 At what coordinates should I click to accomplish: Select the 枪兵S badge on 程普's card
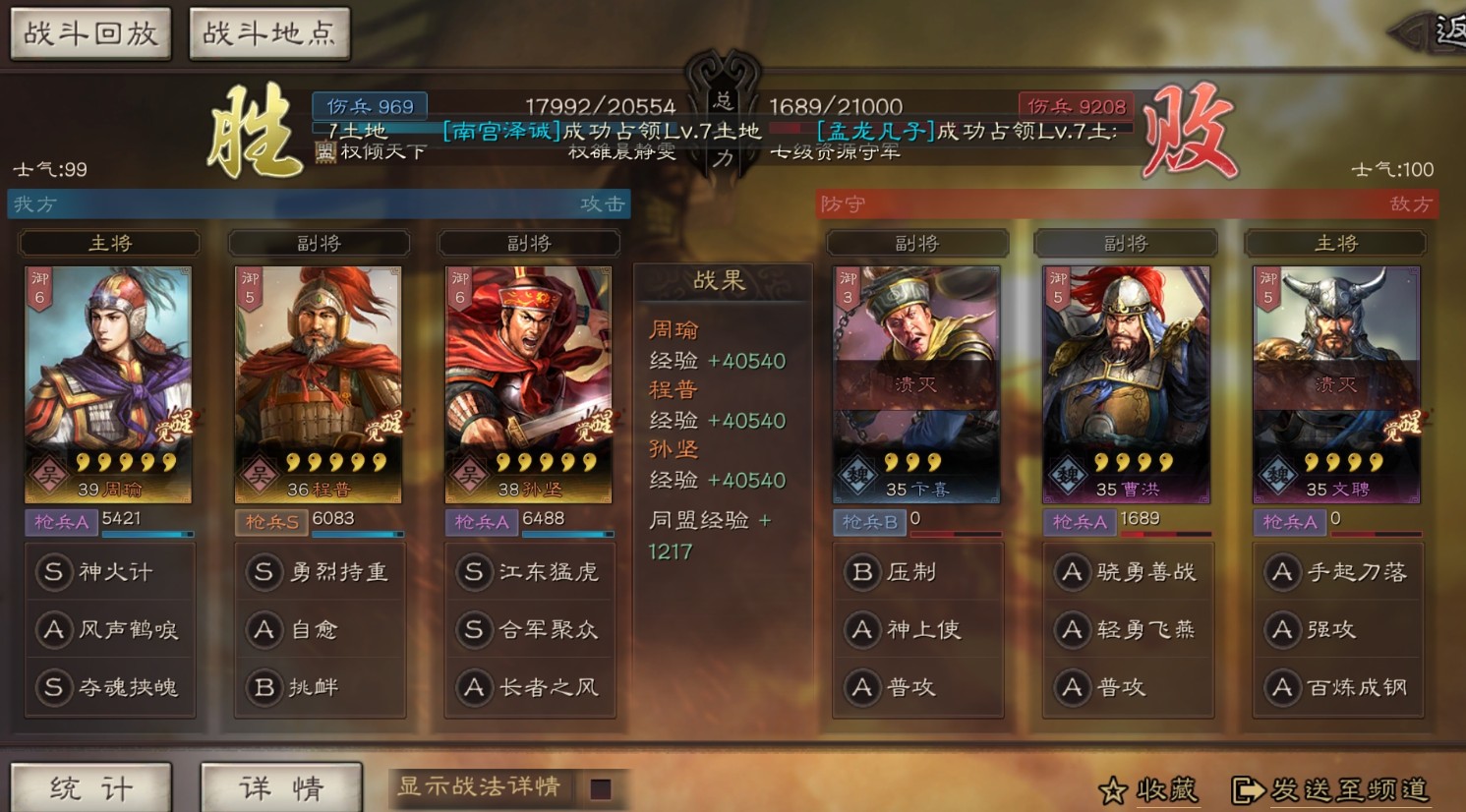pos(269,522)
